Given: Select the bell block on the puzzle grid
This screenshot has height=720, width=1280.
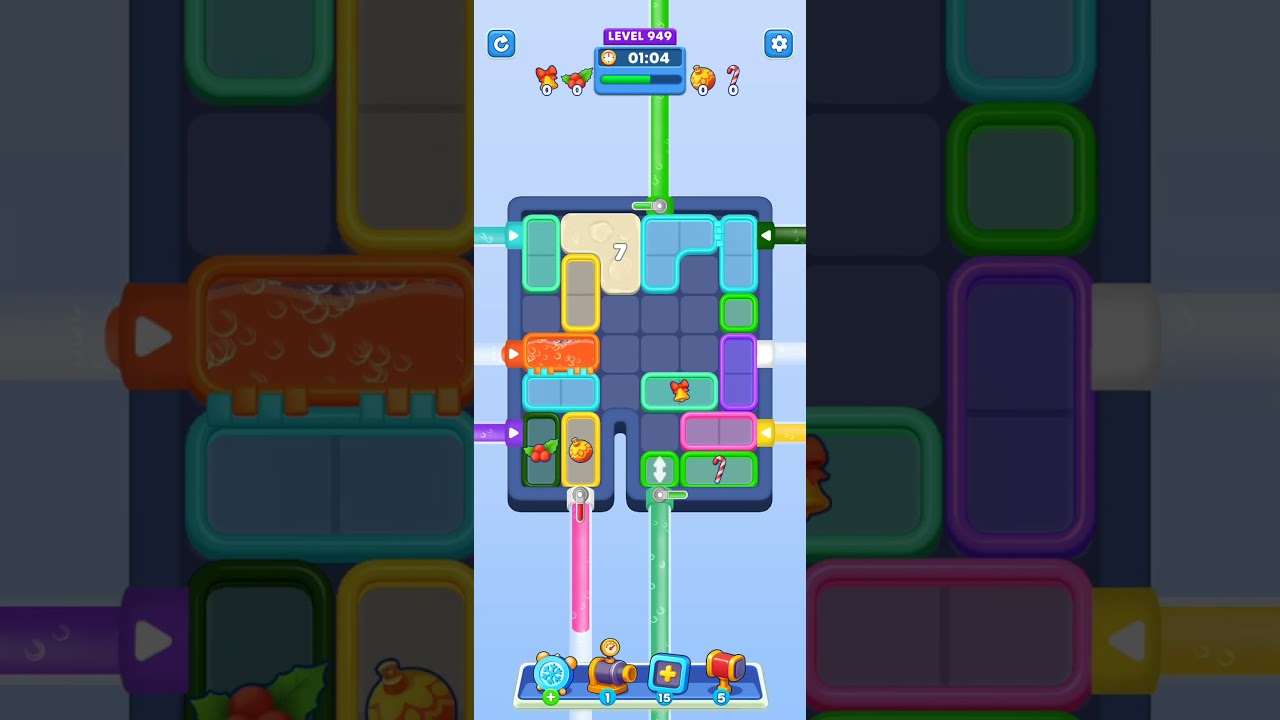Looking at the screenshot, I should click(679, 392).
